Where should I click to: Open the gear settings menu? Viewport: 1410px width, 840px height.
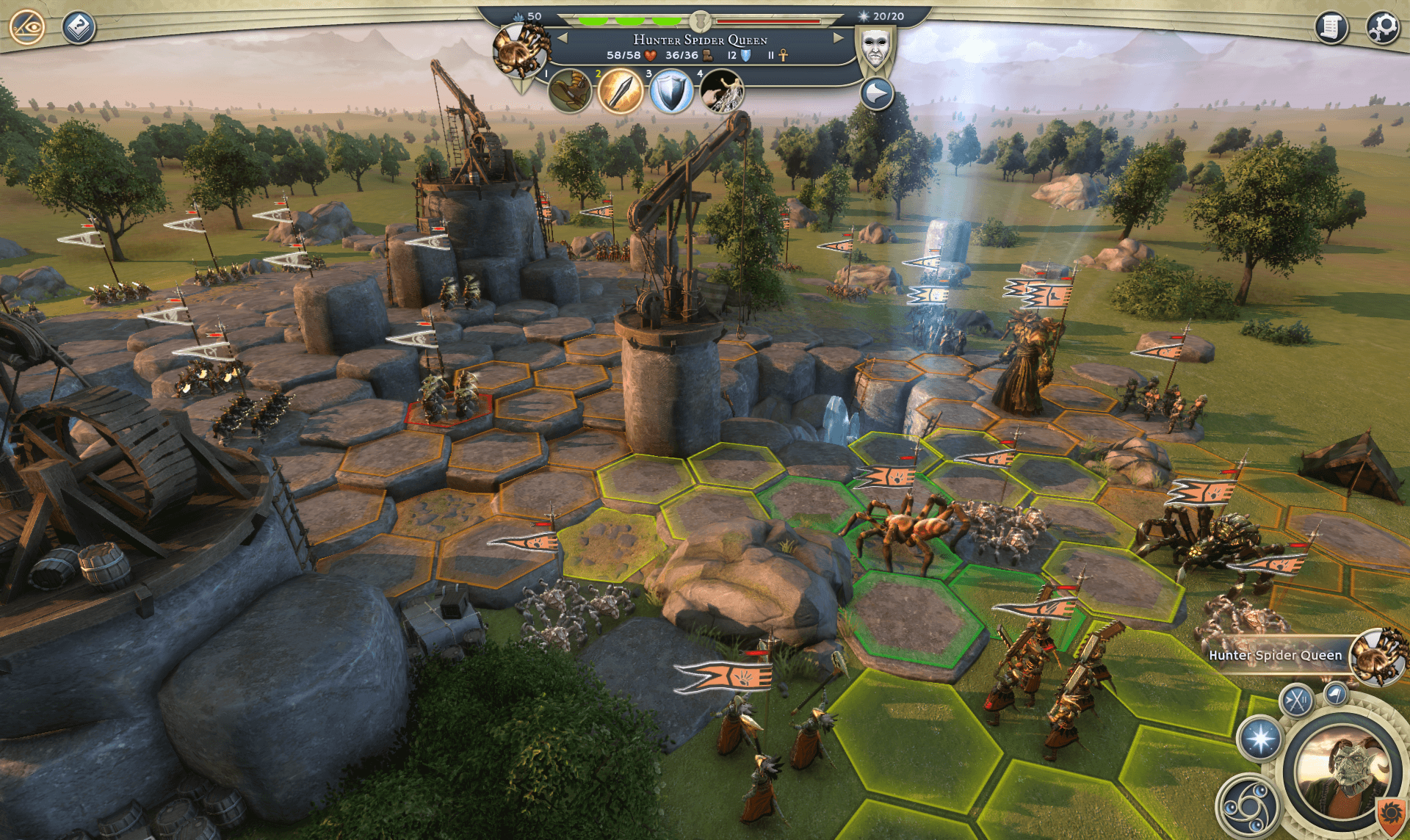click(1383, 28)
